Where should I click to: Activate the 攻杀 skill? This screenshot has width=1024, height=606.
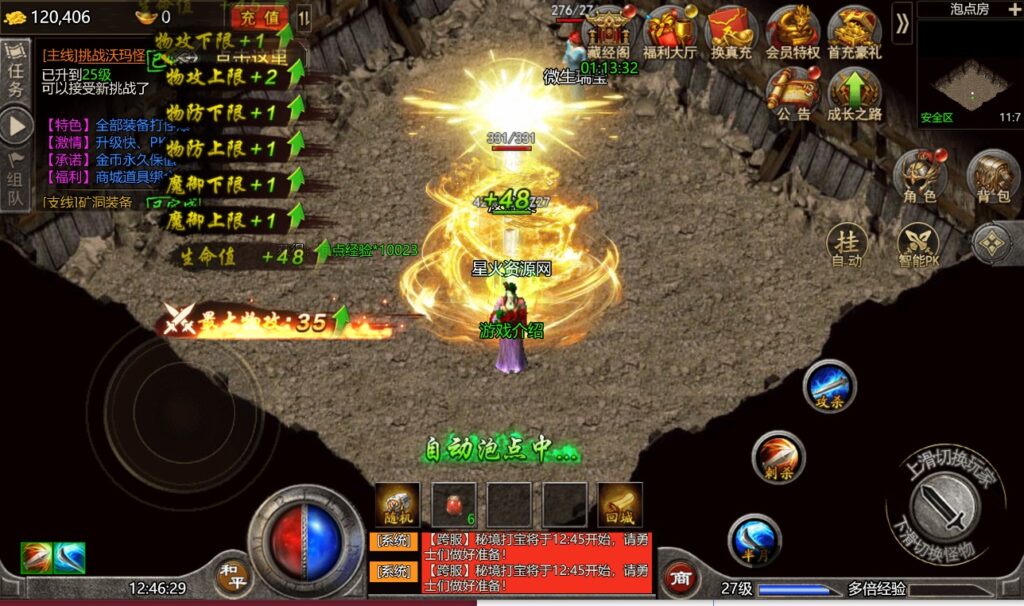(829, 386)
